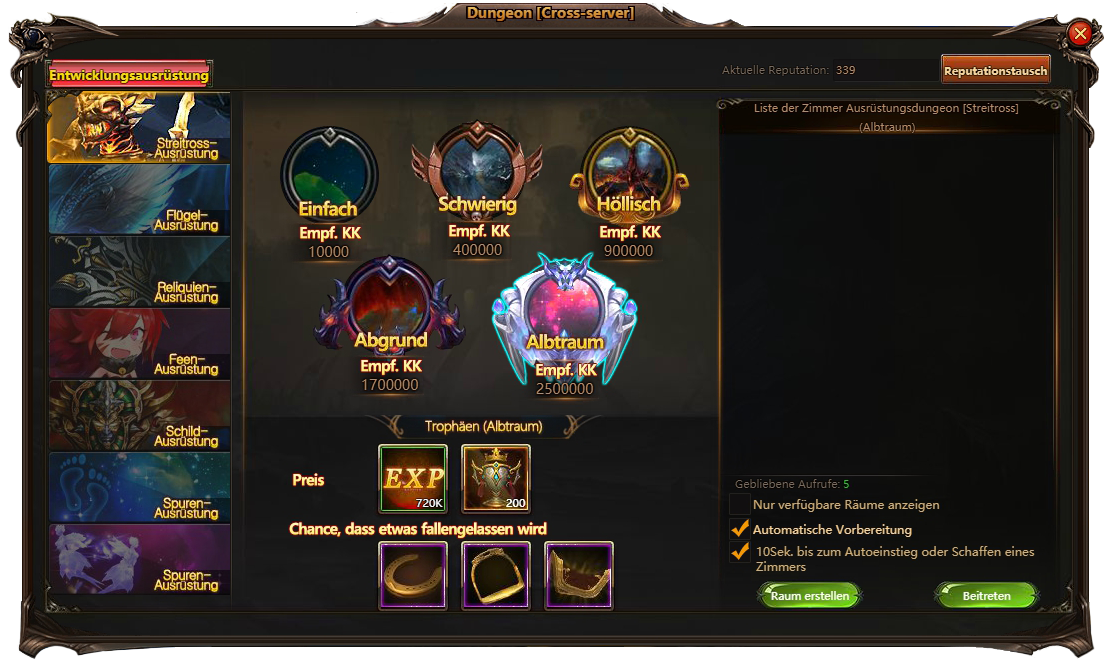Select Feen-Ausrüstung category

pos(139,344)
